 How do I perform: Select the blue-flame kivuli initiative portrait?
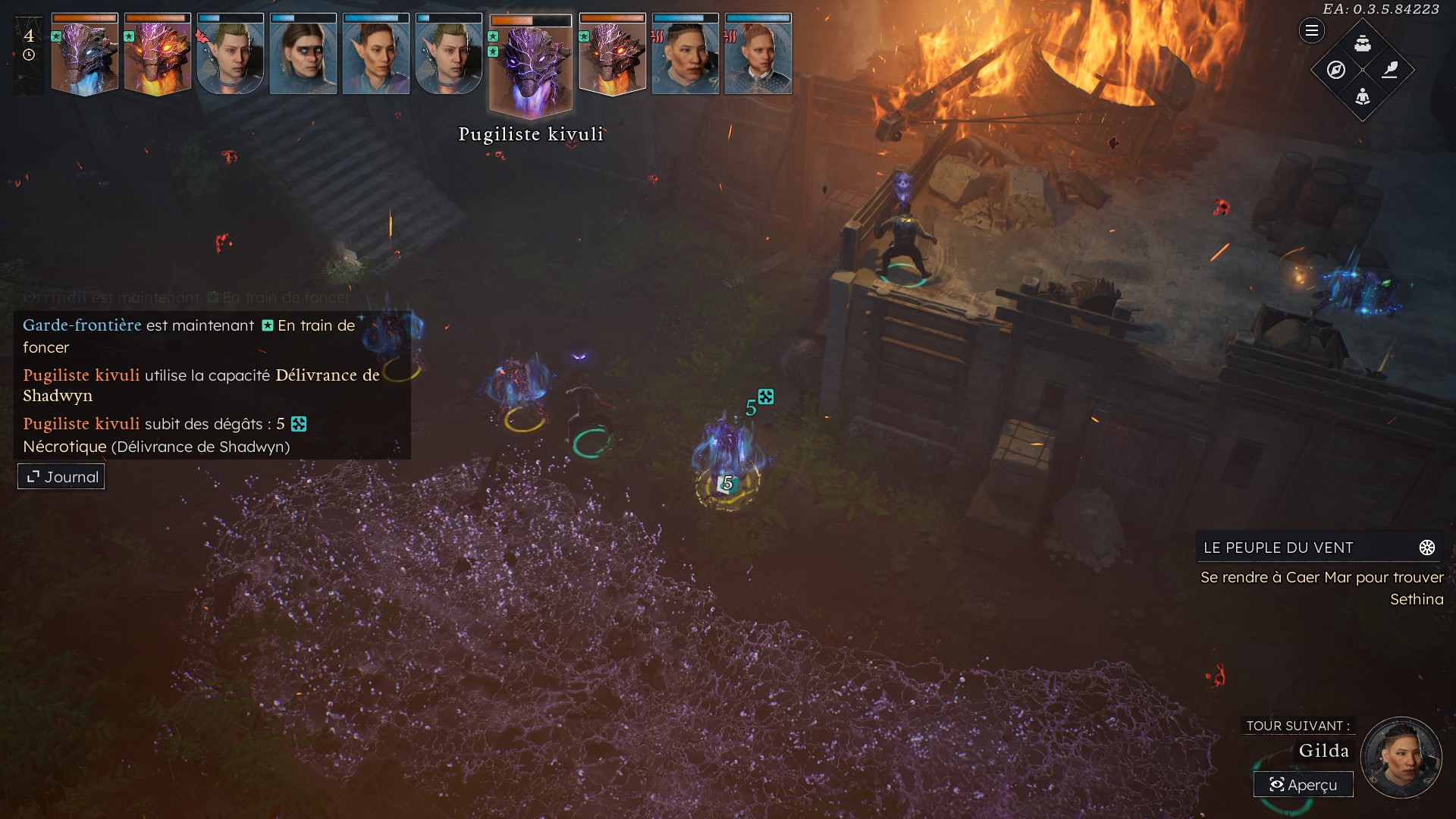[85, 55]
